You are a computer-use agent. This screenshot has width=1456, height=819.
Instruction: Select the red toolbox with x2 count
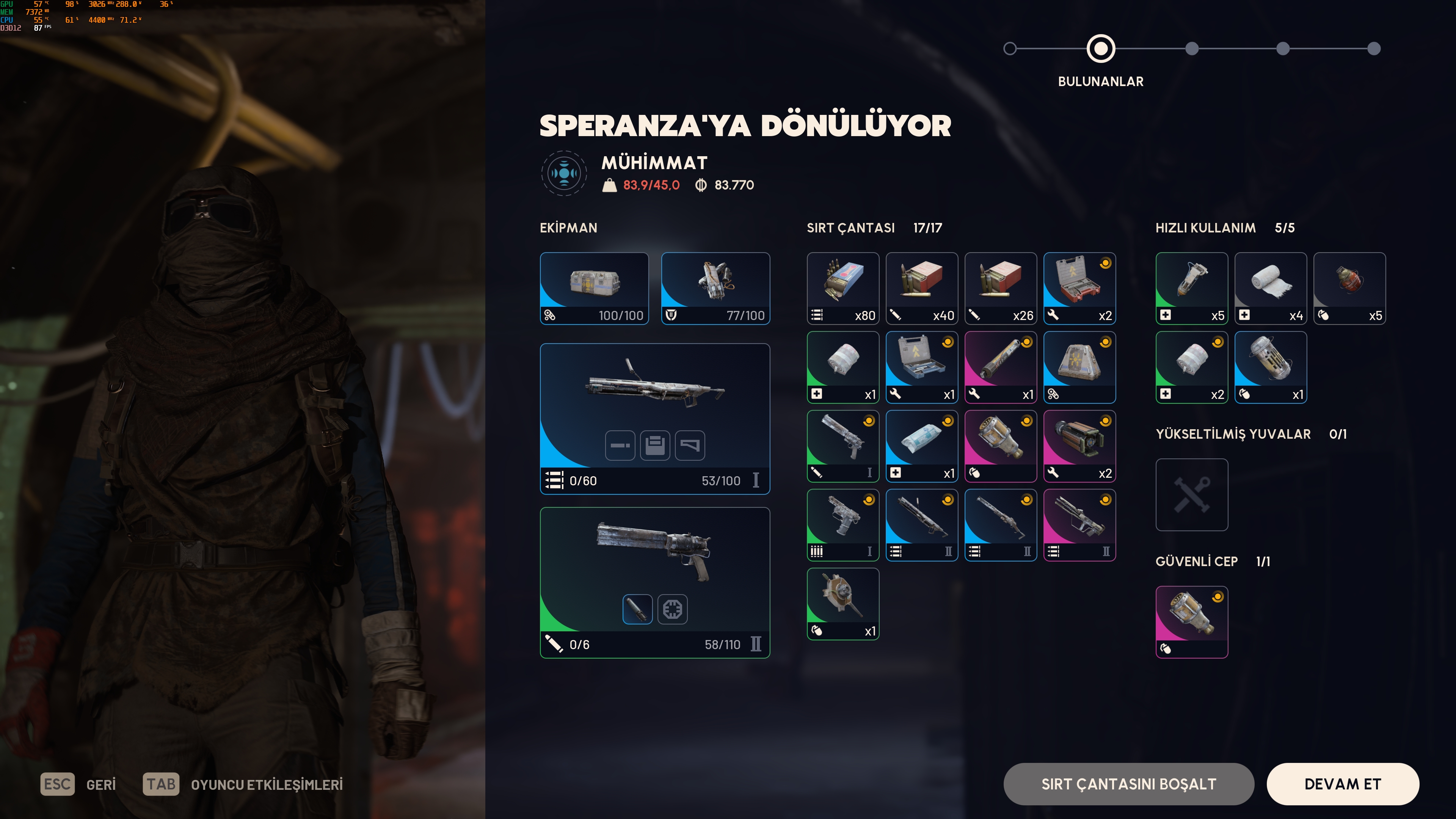[1079, 288]
